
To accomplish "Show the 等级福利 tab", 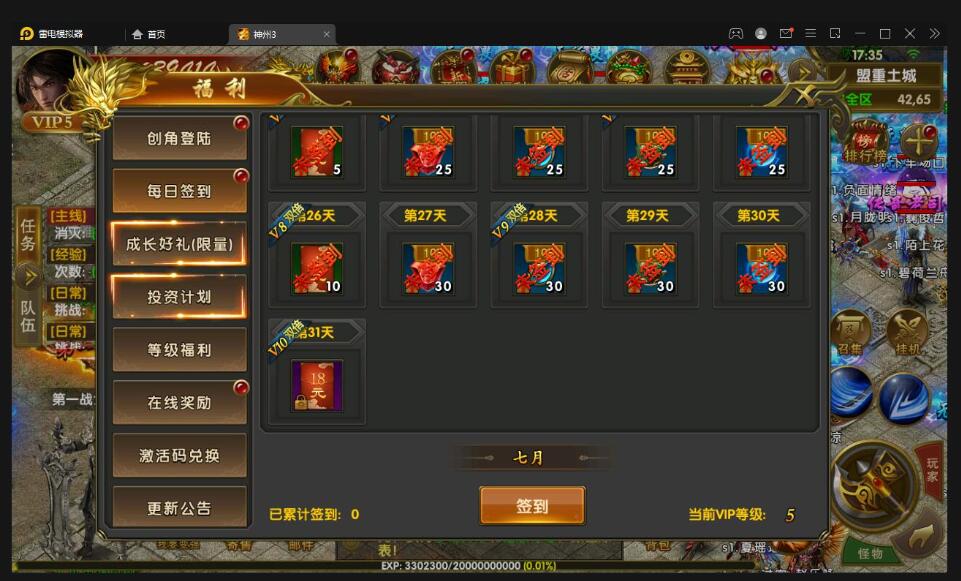I will (x=179, y=350).
